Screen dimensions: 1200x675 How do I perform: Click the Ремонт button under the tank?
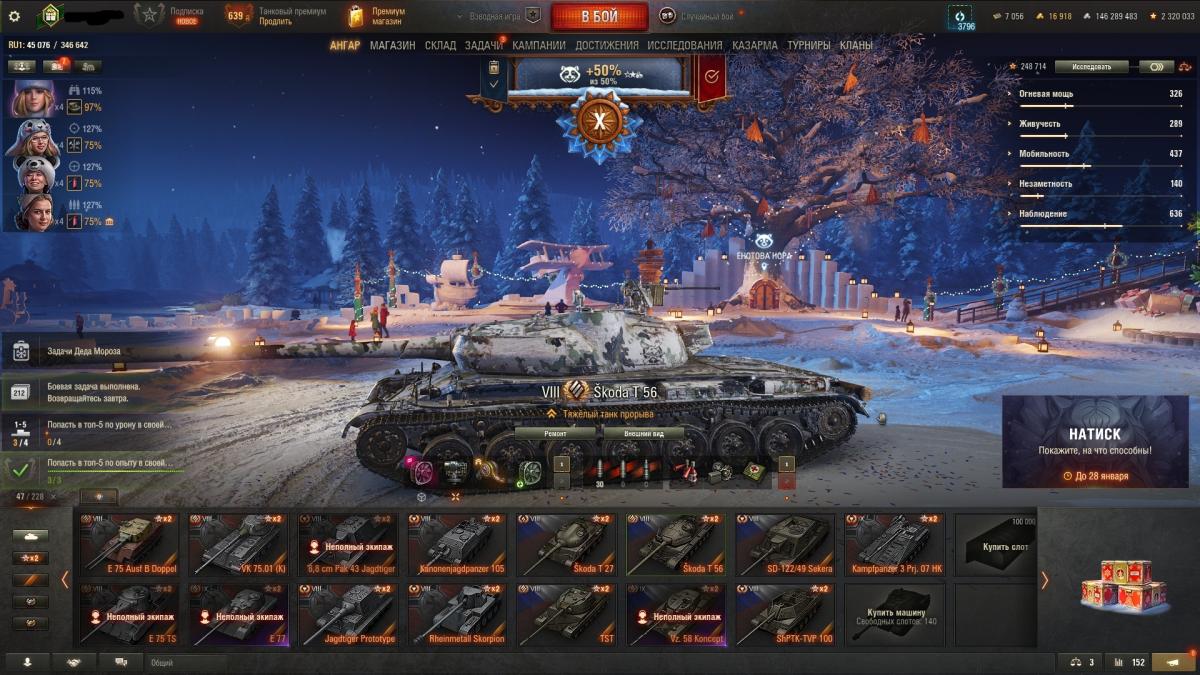tap(555, 434)
